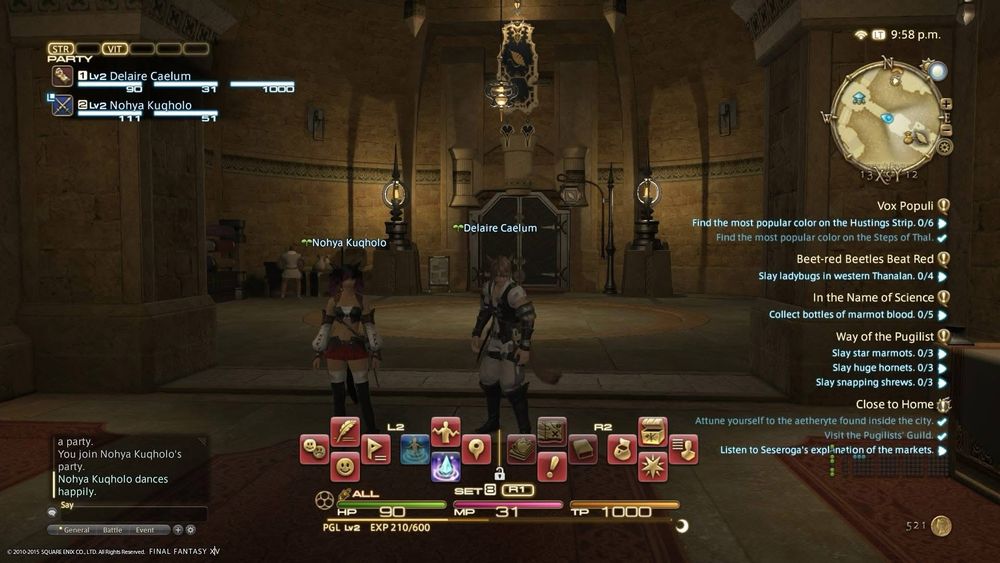Click the chat input field labeled Say
Screen dimensions: 1000x563
125,505
